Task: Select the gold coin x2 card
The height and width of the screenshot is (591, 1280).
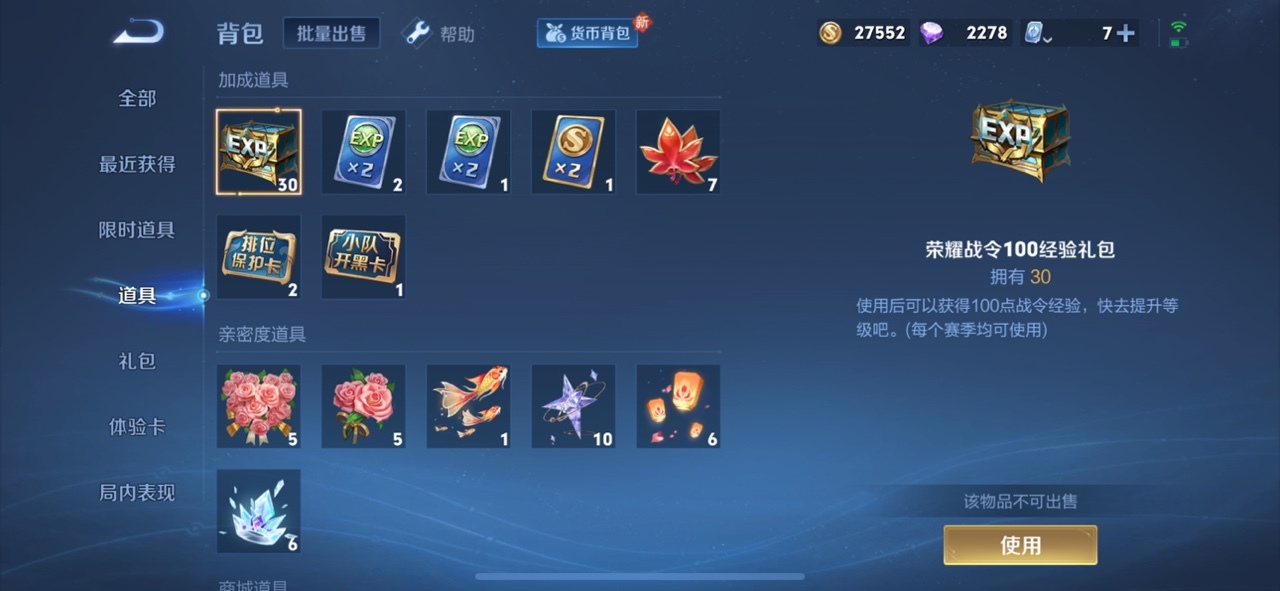Action: (573, 152)
